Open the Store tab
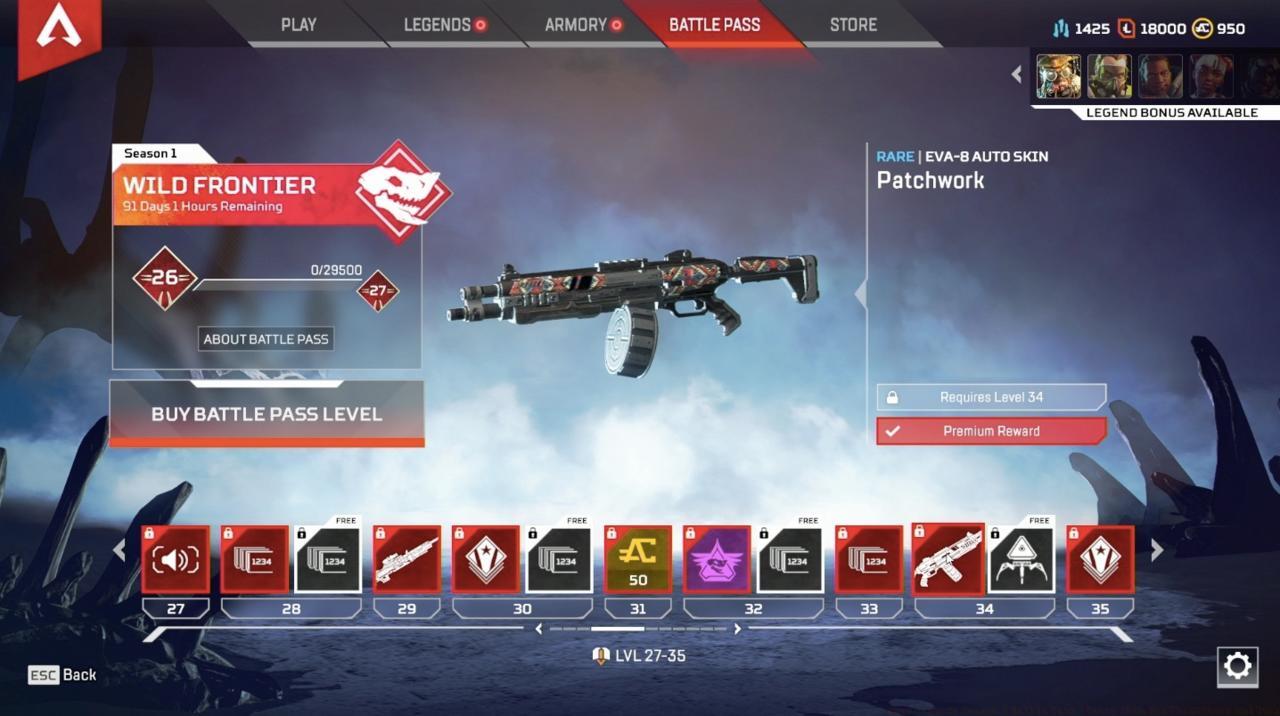 click(x=853, y=25)
